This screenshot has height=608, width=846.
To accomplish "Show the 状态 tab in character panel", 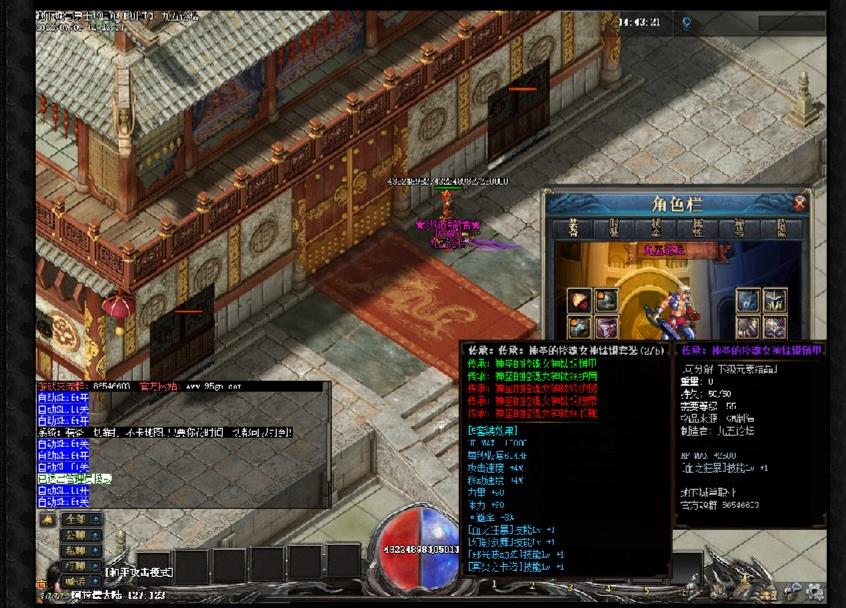I will tap(656, 228).
